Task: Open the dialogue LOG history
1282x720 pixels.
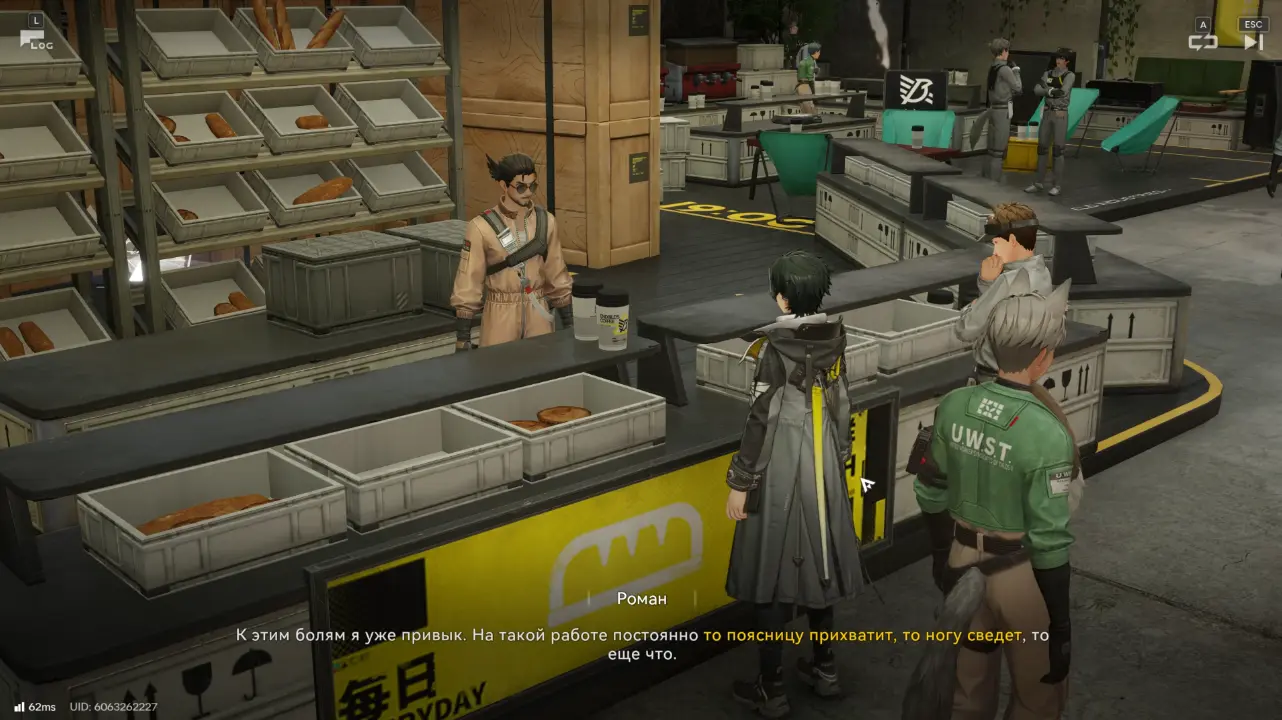Action: point(34,40)
